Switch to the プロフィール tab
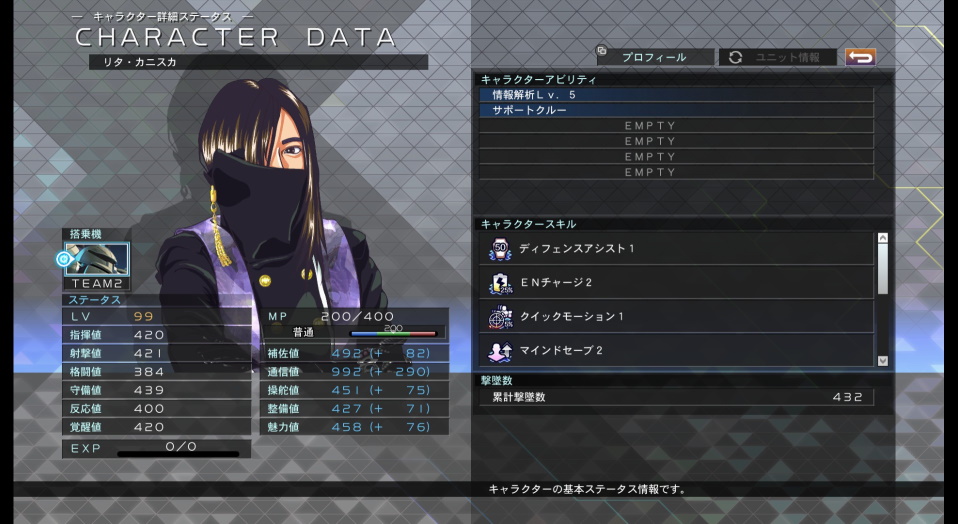The height and width of the screenshot is (524, 958). click(x=654, y=57)
